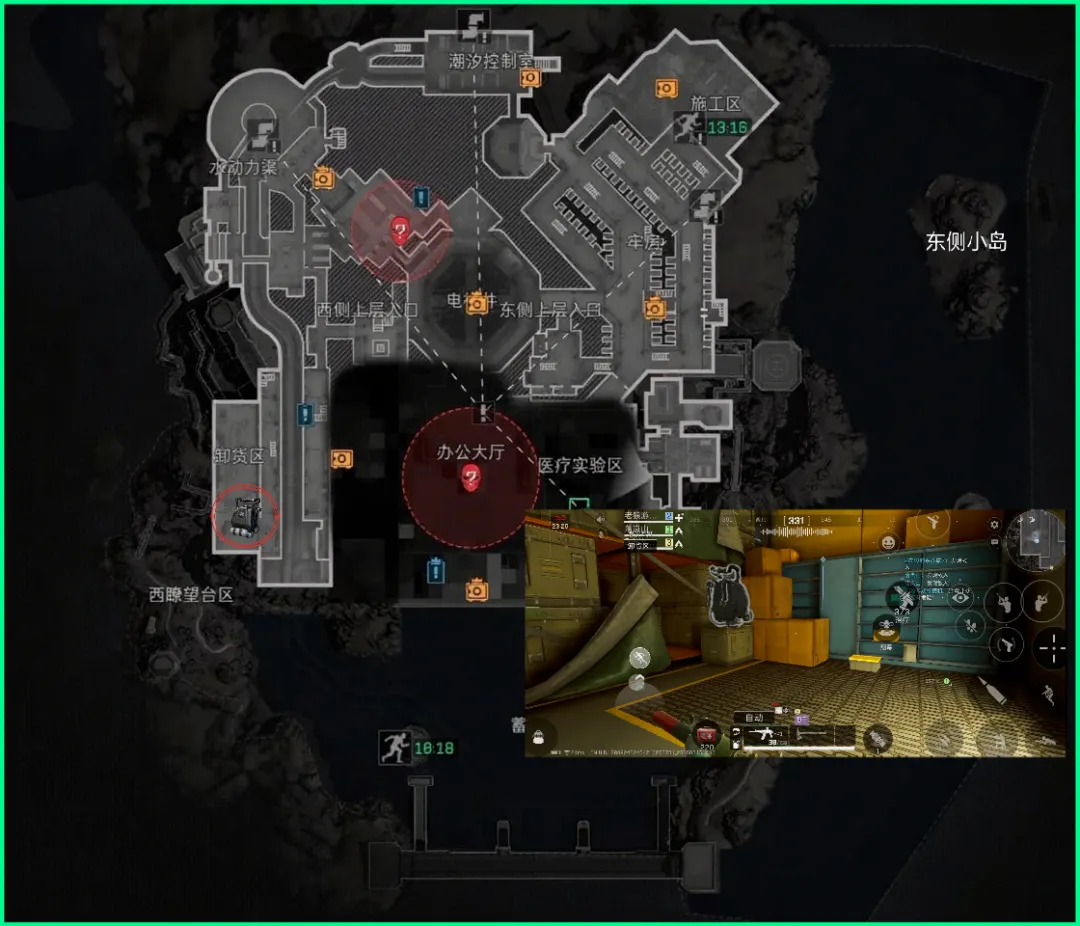The image size is (1080, 926).
Task: Select the extraction point marker at 施工区
Action: [691, 126]
